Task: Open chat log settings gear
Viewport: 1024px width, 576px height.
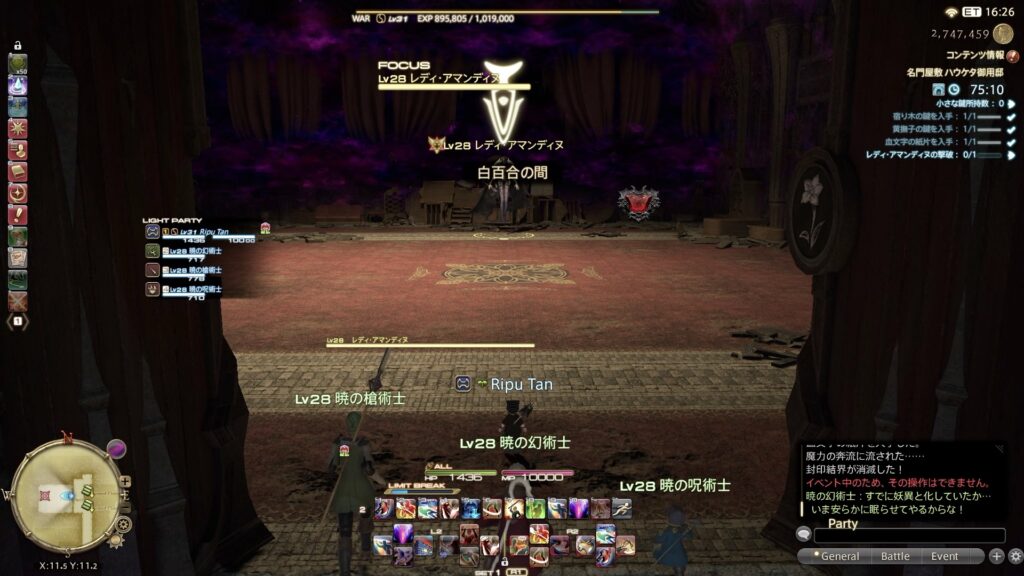Action: coord(1015,556)
